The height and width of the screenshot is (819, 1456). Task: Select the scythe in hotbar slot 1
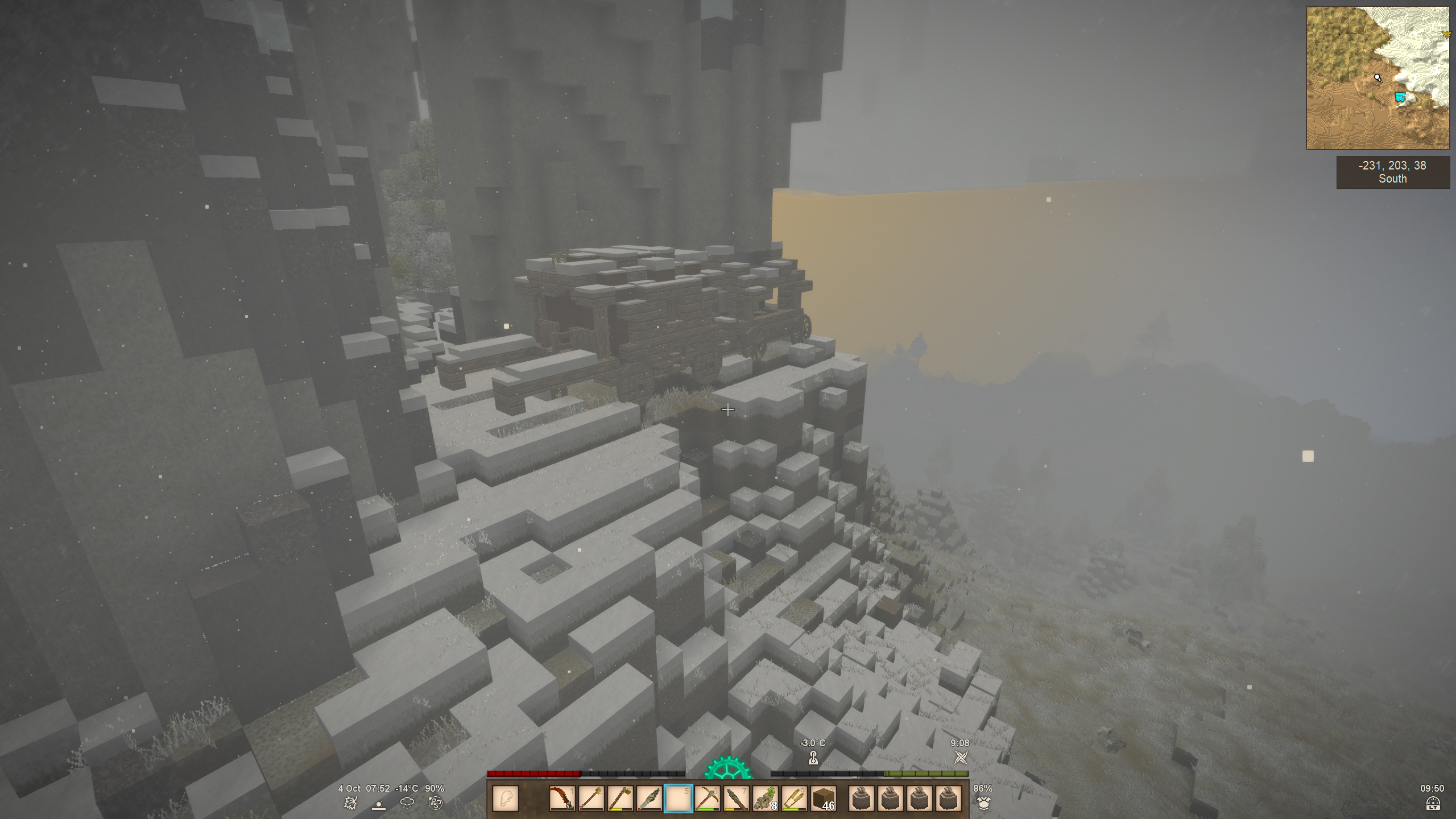[x=562, y=799]
